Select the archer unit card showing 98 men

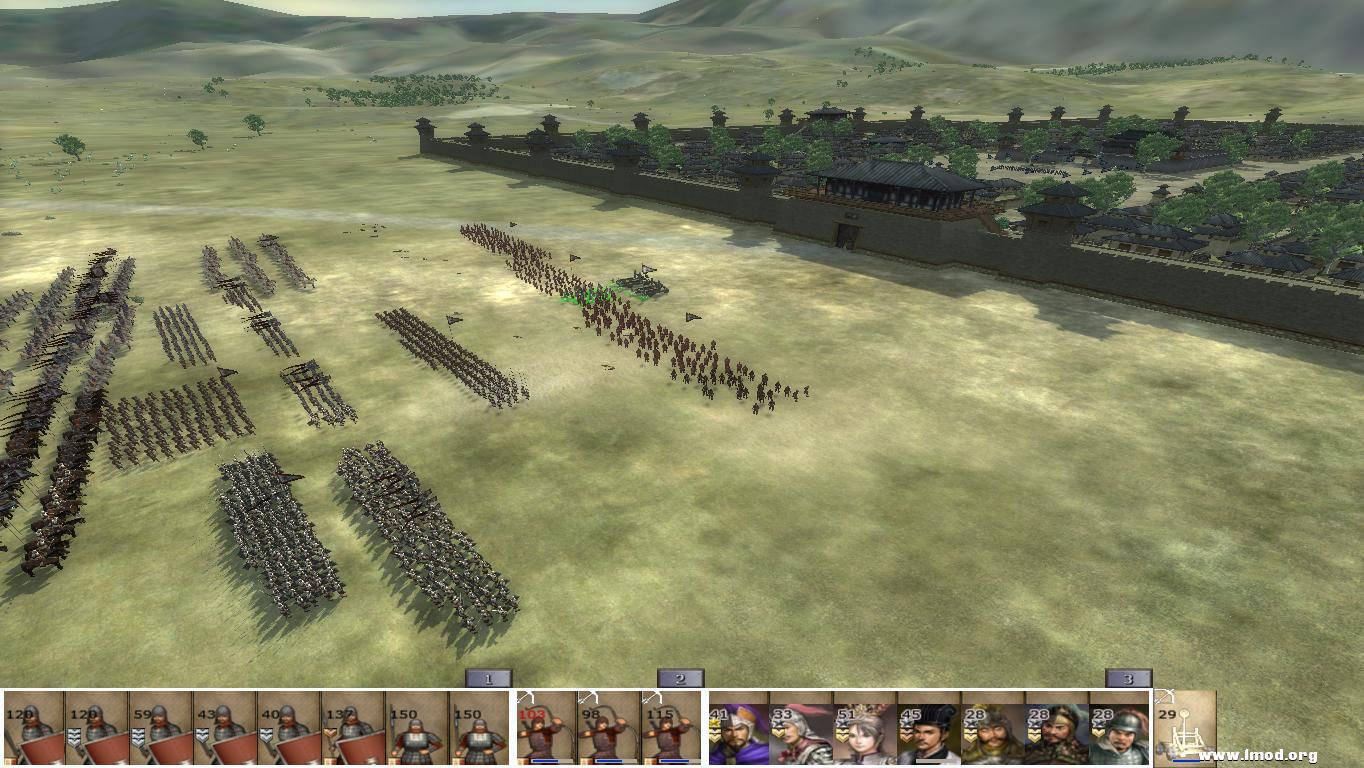(x=608, y=730)
